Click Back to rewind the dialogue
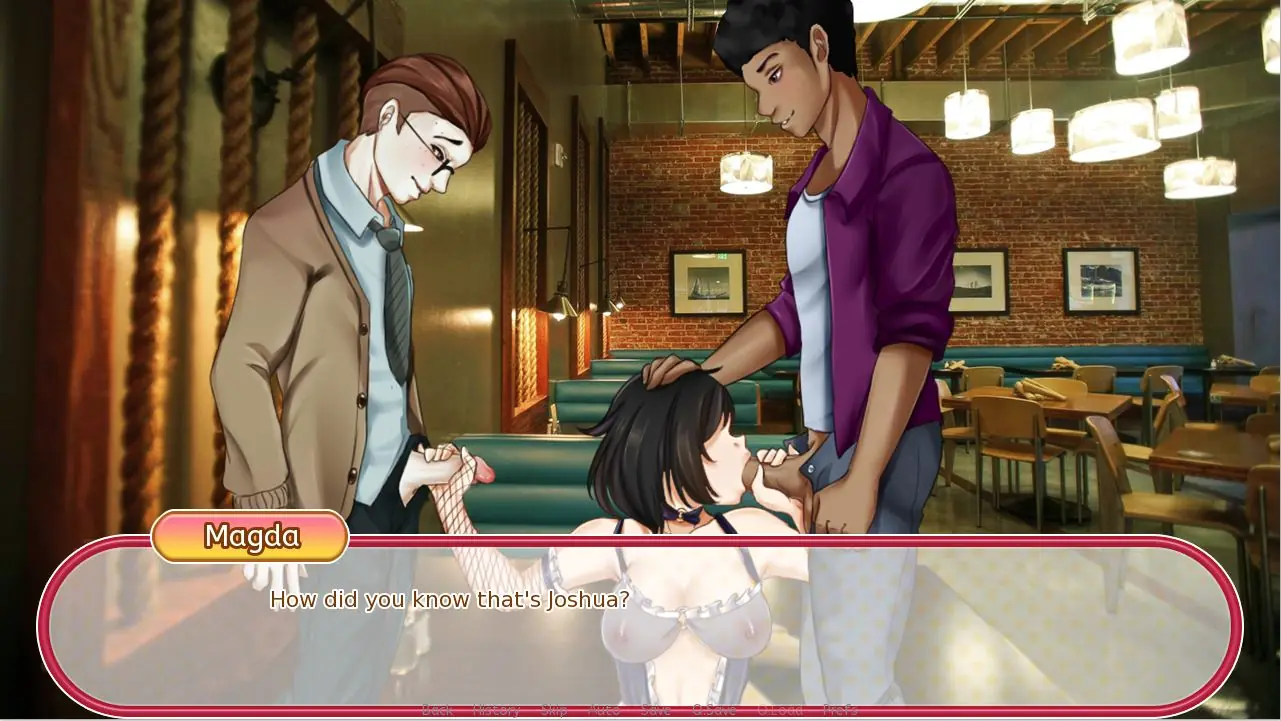The image size is (1281, 721). tap(437, 710)
